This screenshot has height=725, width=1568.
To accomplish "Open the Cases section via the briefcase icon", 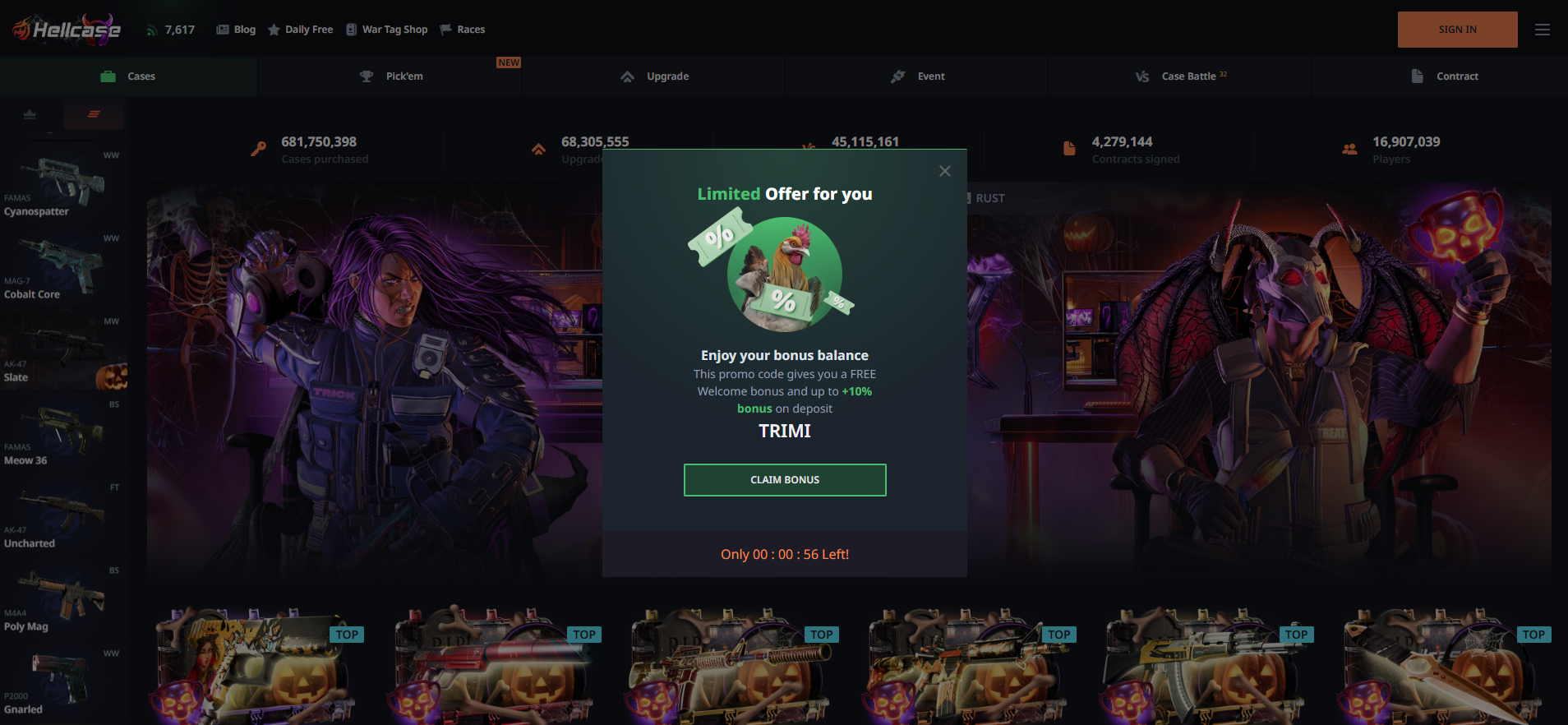I will 108,76.
